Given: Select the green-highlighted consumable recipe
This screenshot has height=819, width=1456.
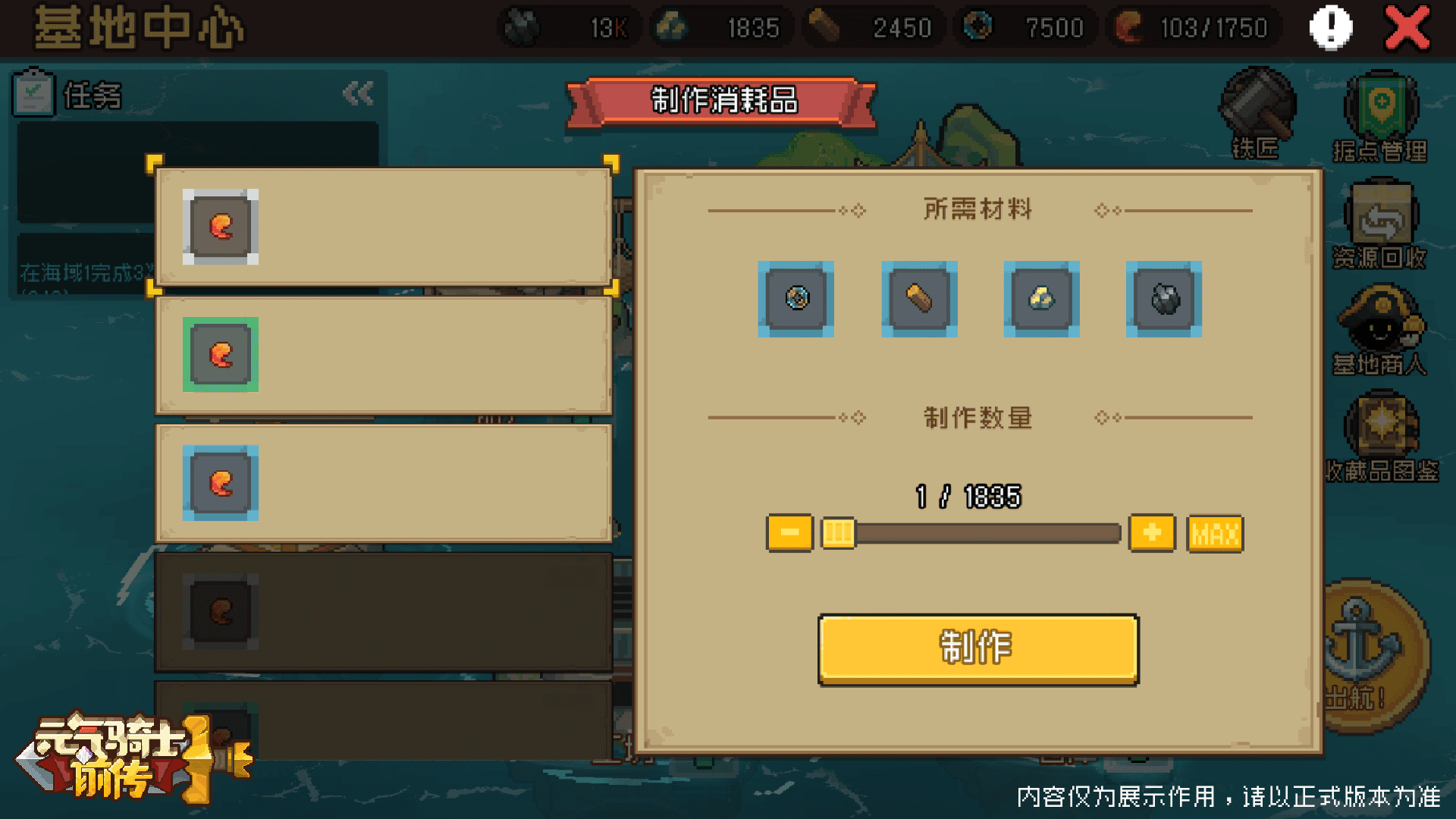Looking at the screenshot, I should point(383,356).
